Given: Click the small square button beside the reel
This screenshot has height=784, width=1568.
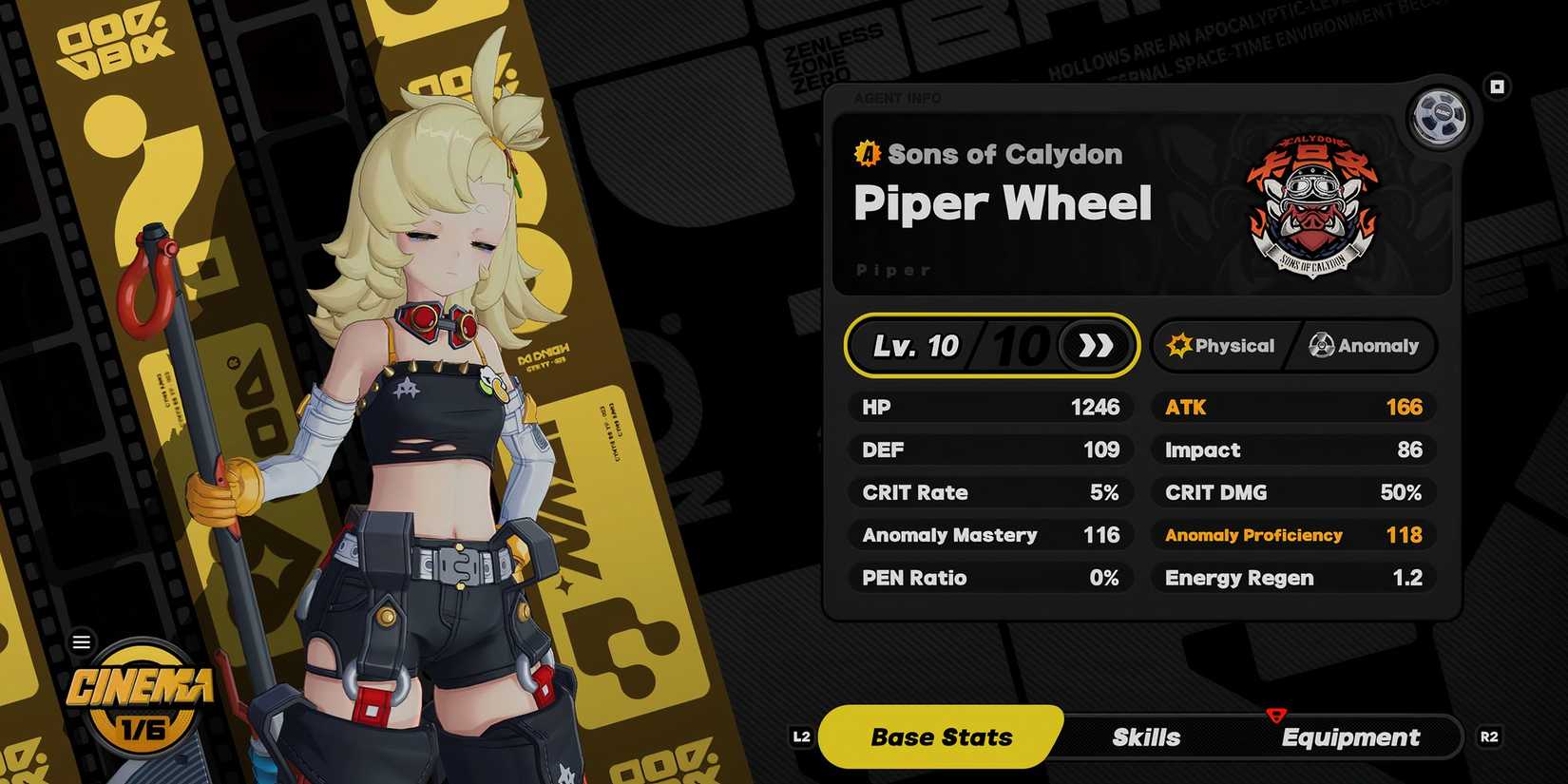Looking at the screenshot, I should coord(1497,87).
